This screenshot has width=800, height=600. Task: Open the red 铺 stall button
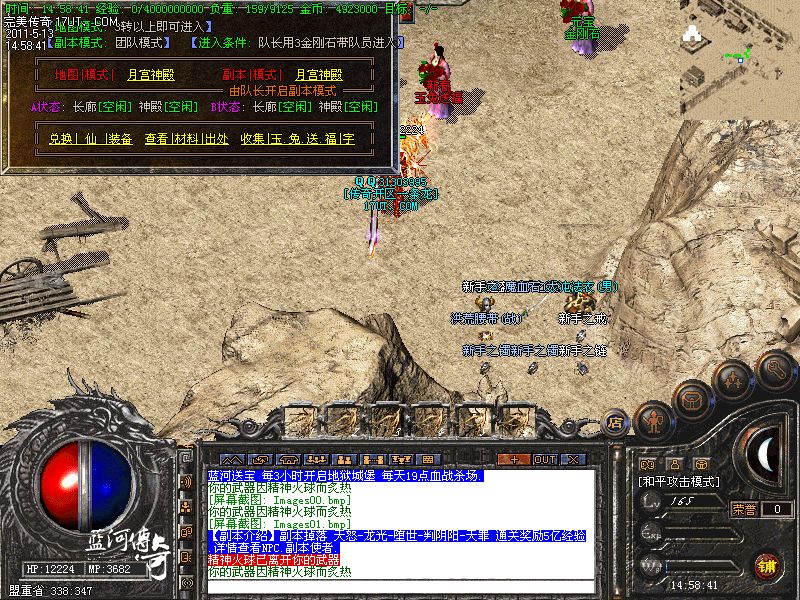[768, 565]
